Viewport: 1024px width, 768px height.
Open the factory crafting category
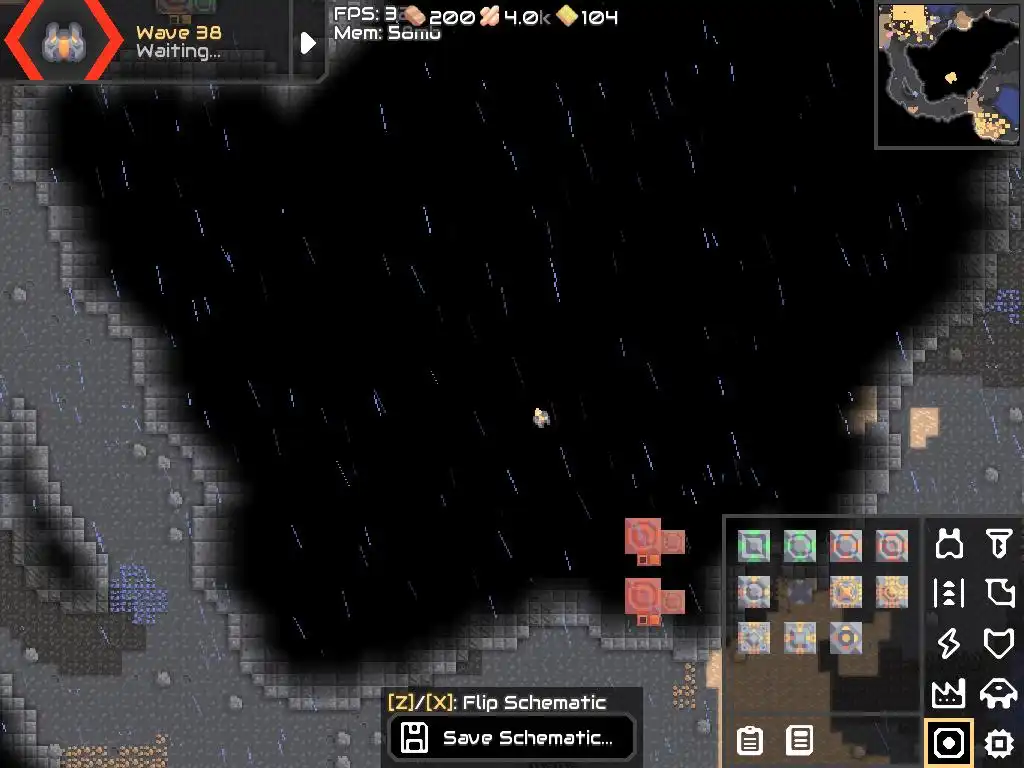point(949,693)
